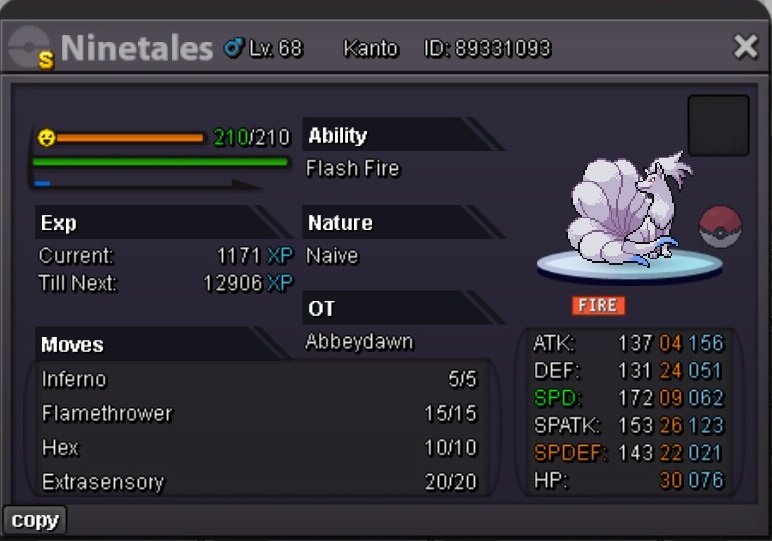This screenshot has width=772, height=541.
Task: Click the copy button
Action: pos(35,520)
